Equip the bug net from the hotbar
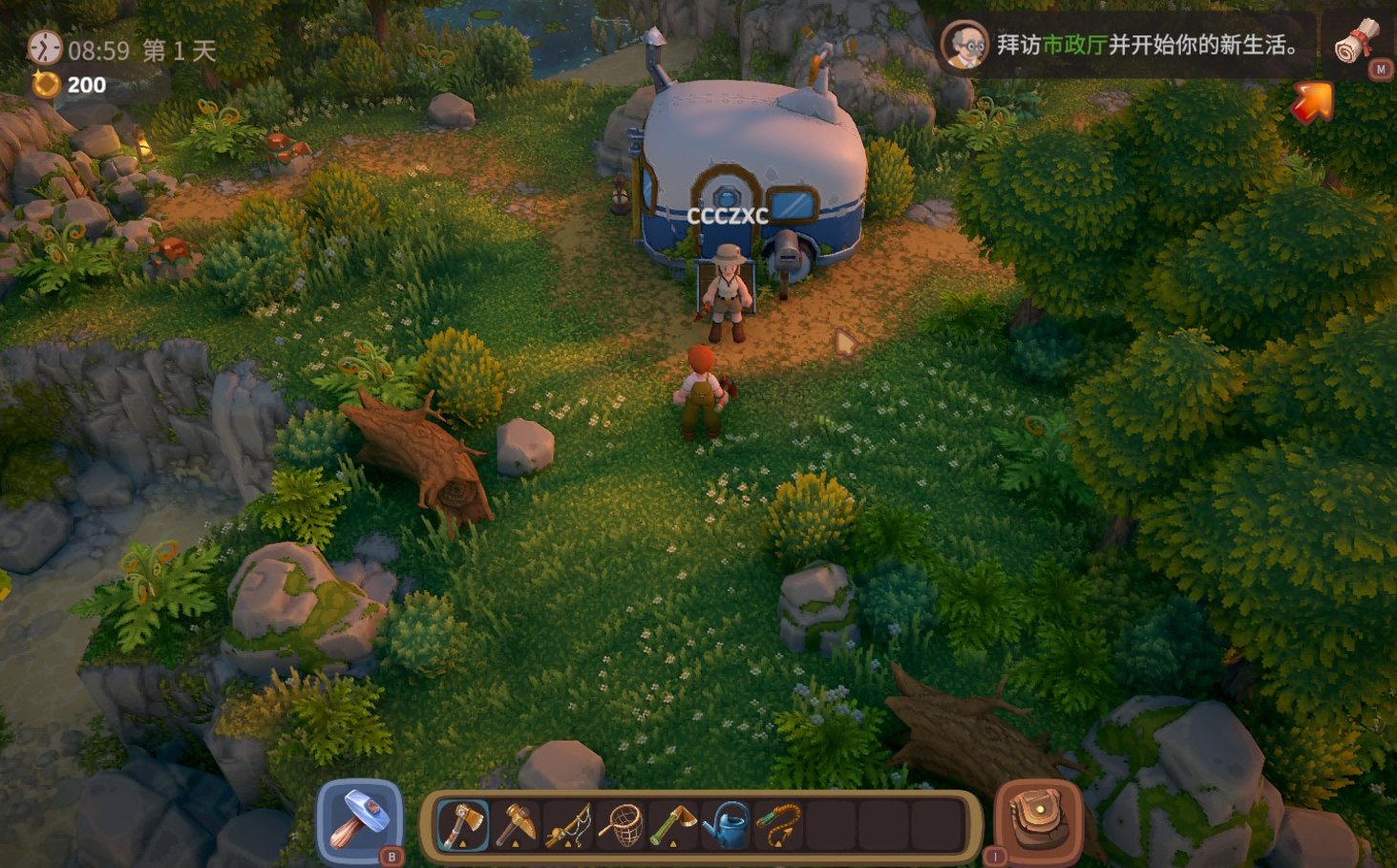Screen dimensions: 1397x868 coord(621,824)
